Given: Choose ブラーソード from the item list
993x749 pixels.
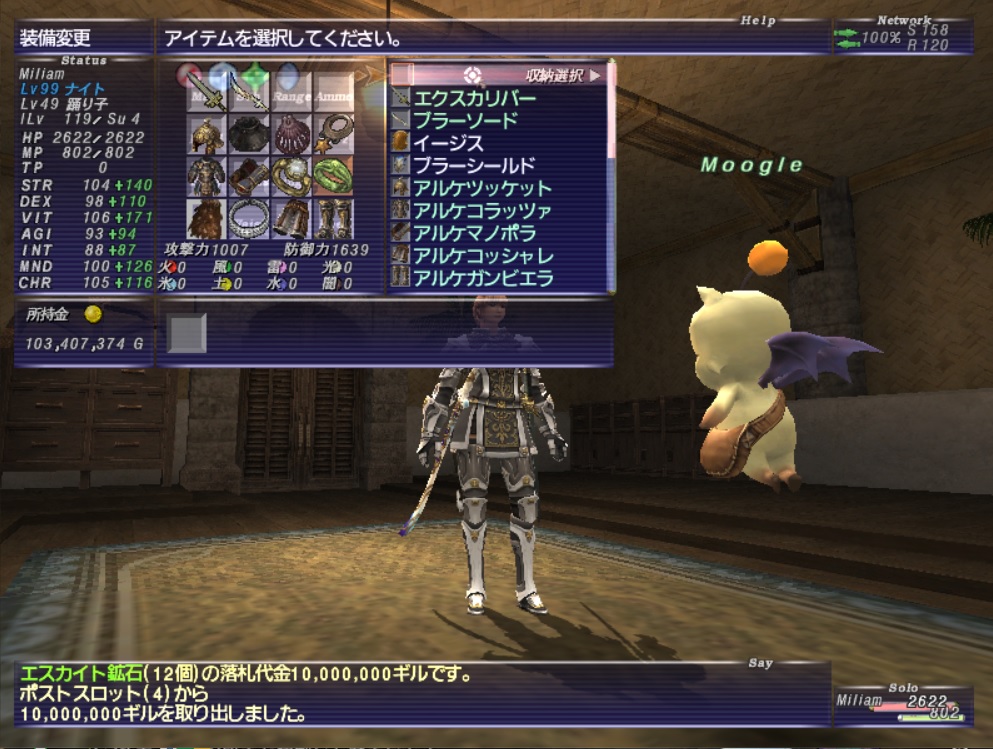Looking at the screenshot, I should pyautogui.click(x=466, y=121).
